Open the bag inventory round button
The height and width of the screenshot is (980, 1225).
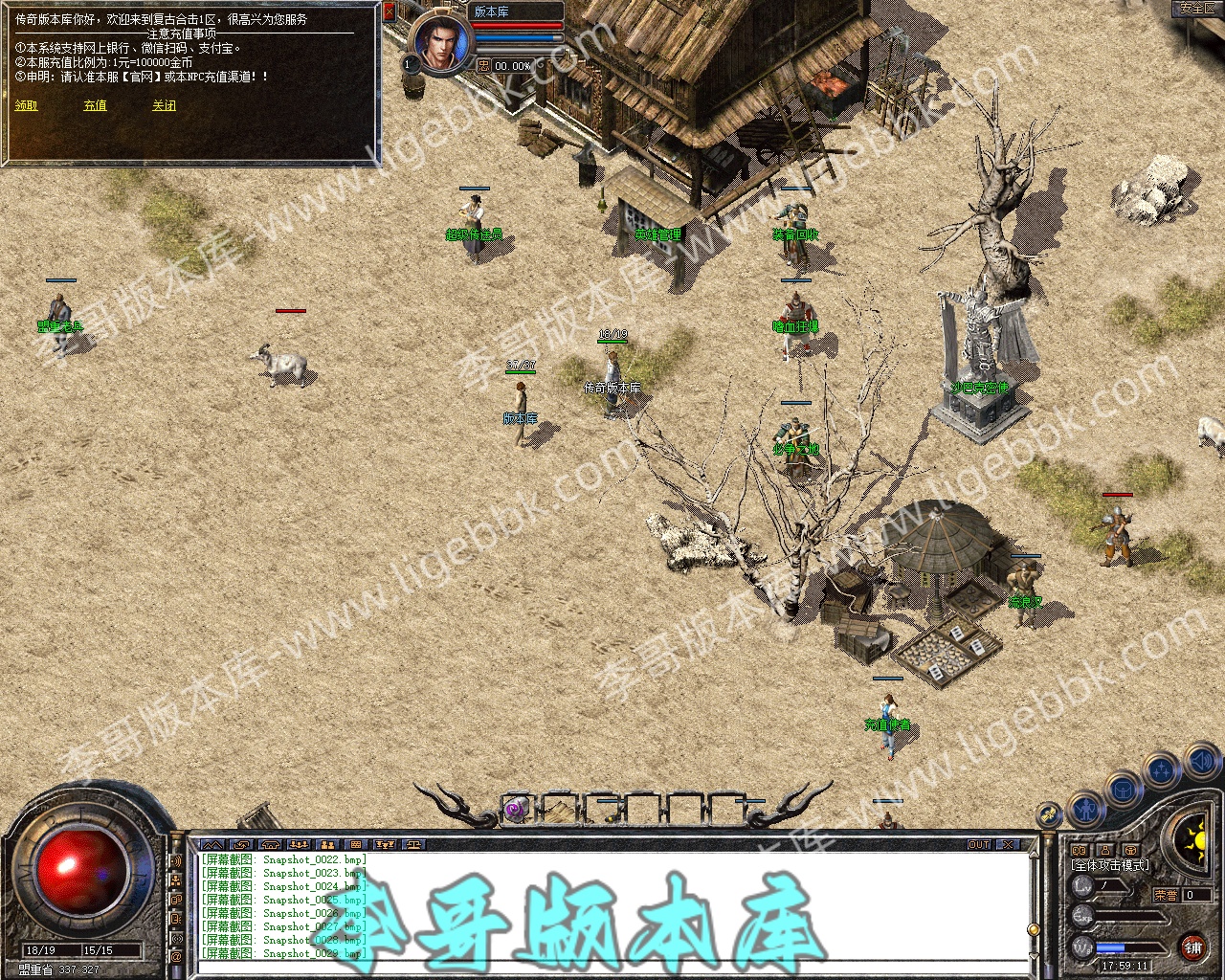[x=1123, y=790]
